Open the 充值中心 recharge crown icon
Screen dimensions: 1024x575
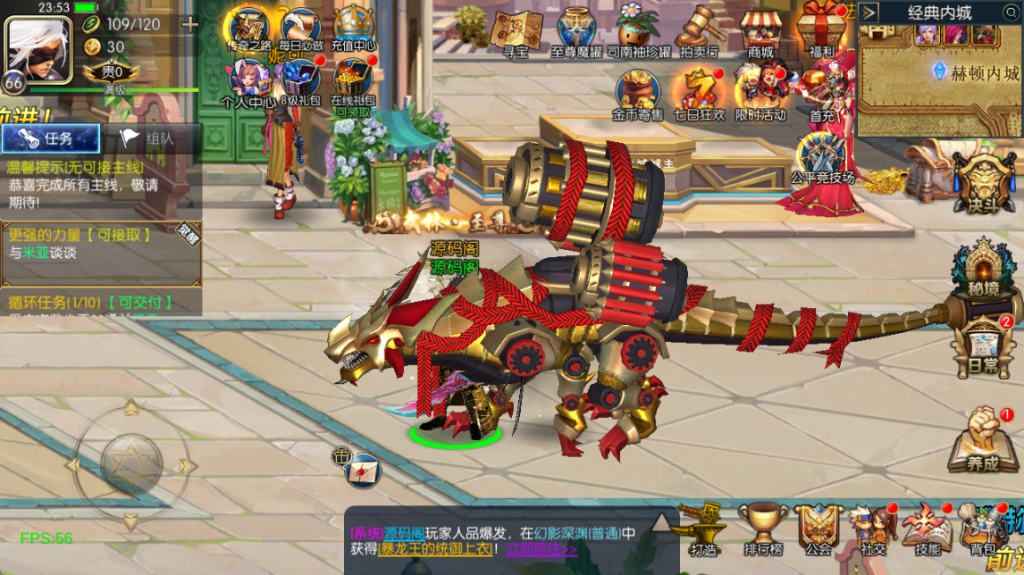point(353,28)
